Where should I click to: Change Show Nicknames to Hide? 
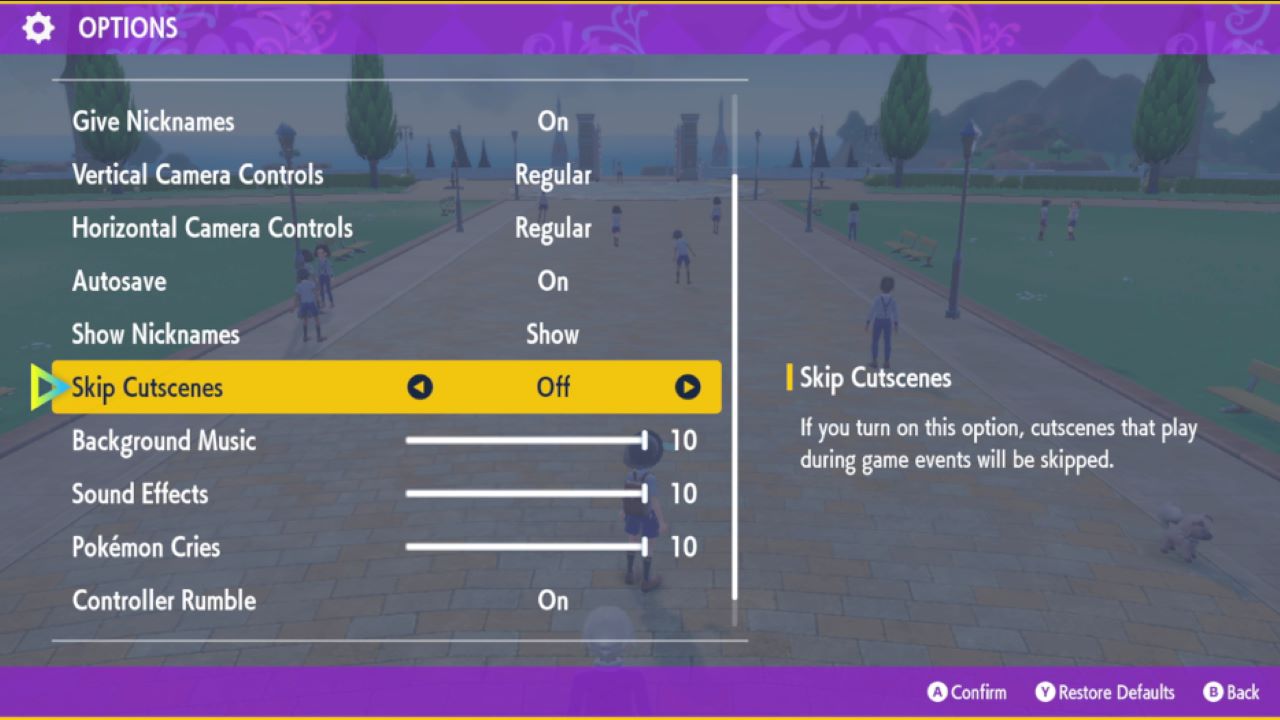pyautogui.click(x=552, y=334)
